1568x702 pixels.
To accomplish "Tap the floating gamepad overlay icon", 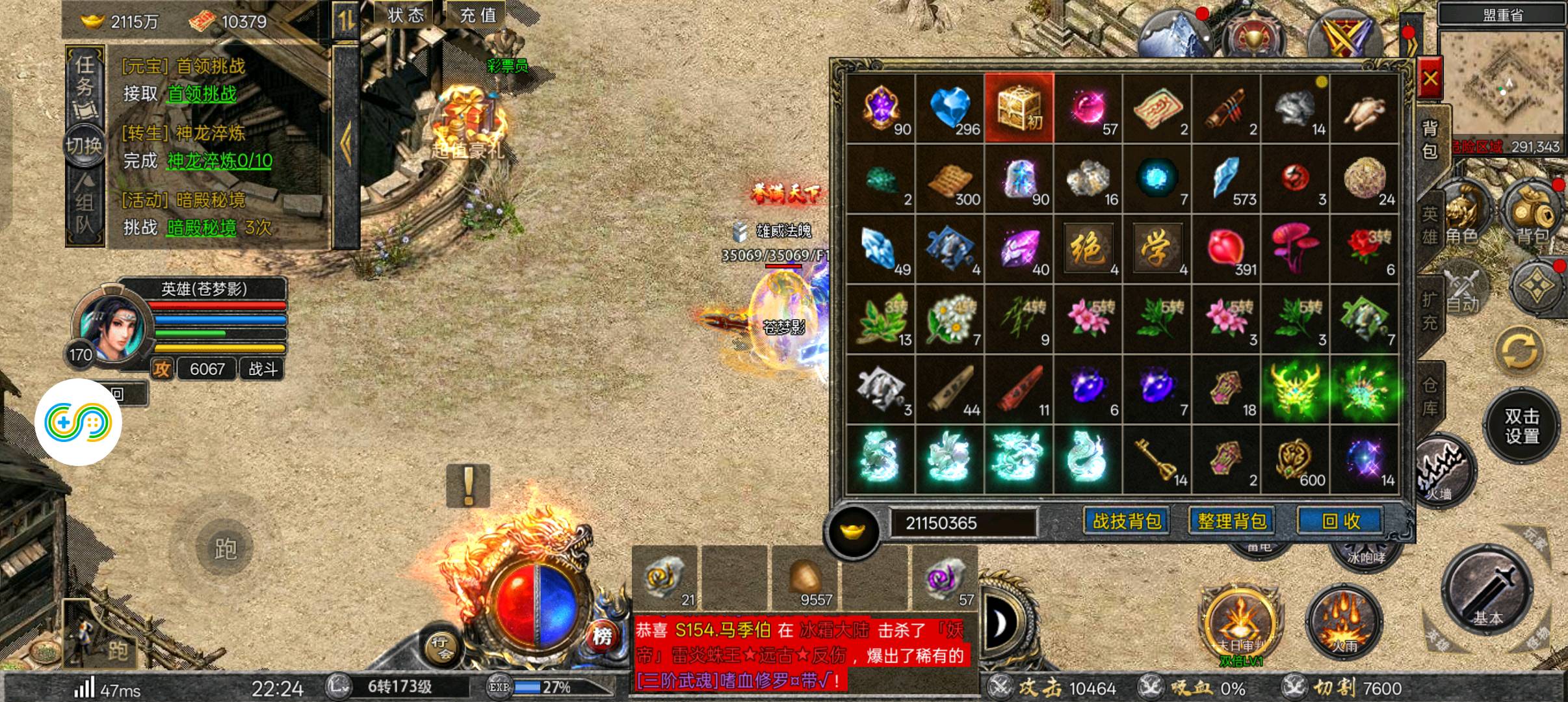I will pos(78,422).
